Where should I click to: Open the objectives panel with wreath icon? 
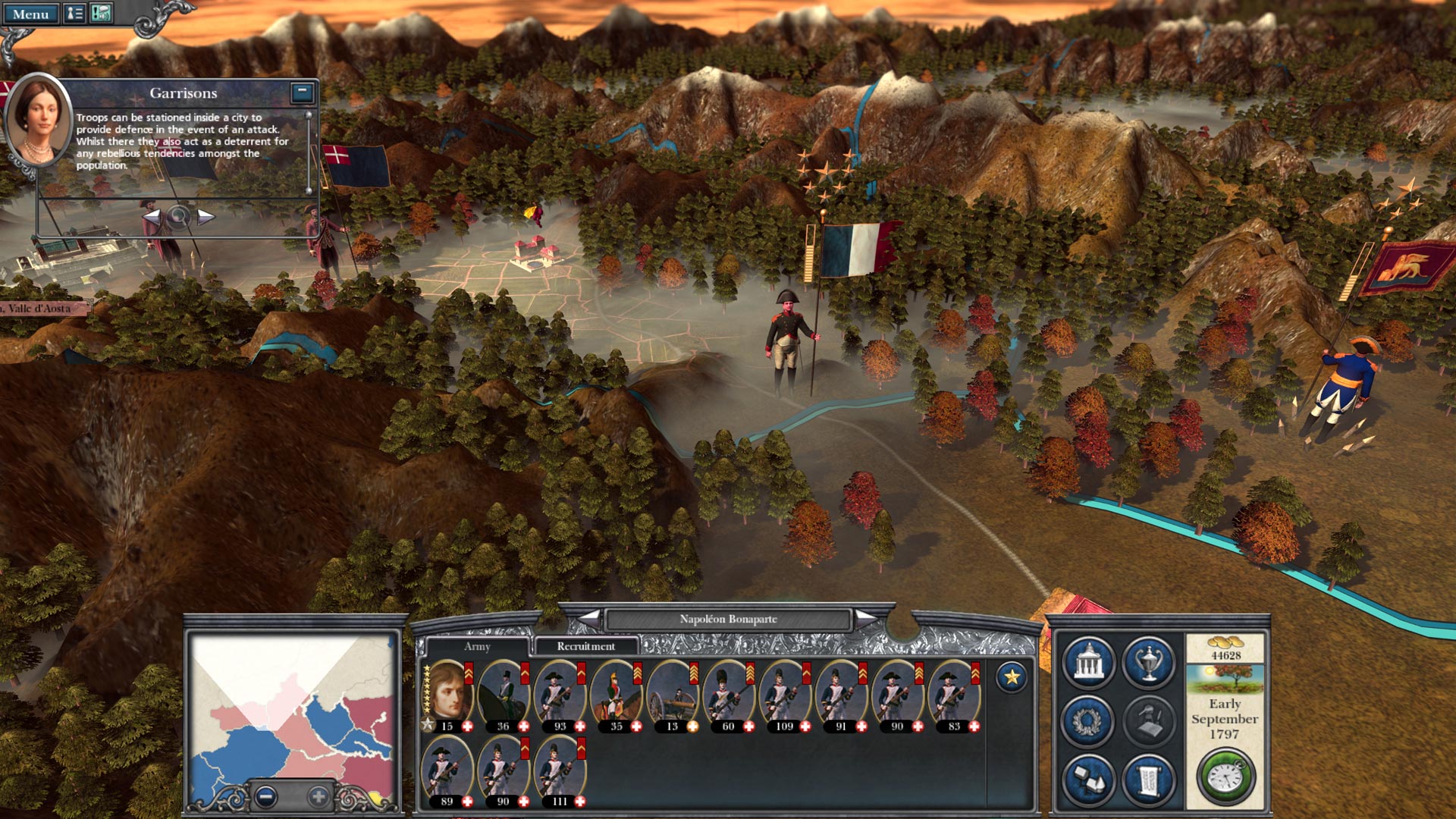1087,720
